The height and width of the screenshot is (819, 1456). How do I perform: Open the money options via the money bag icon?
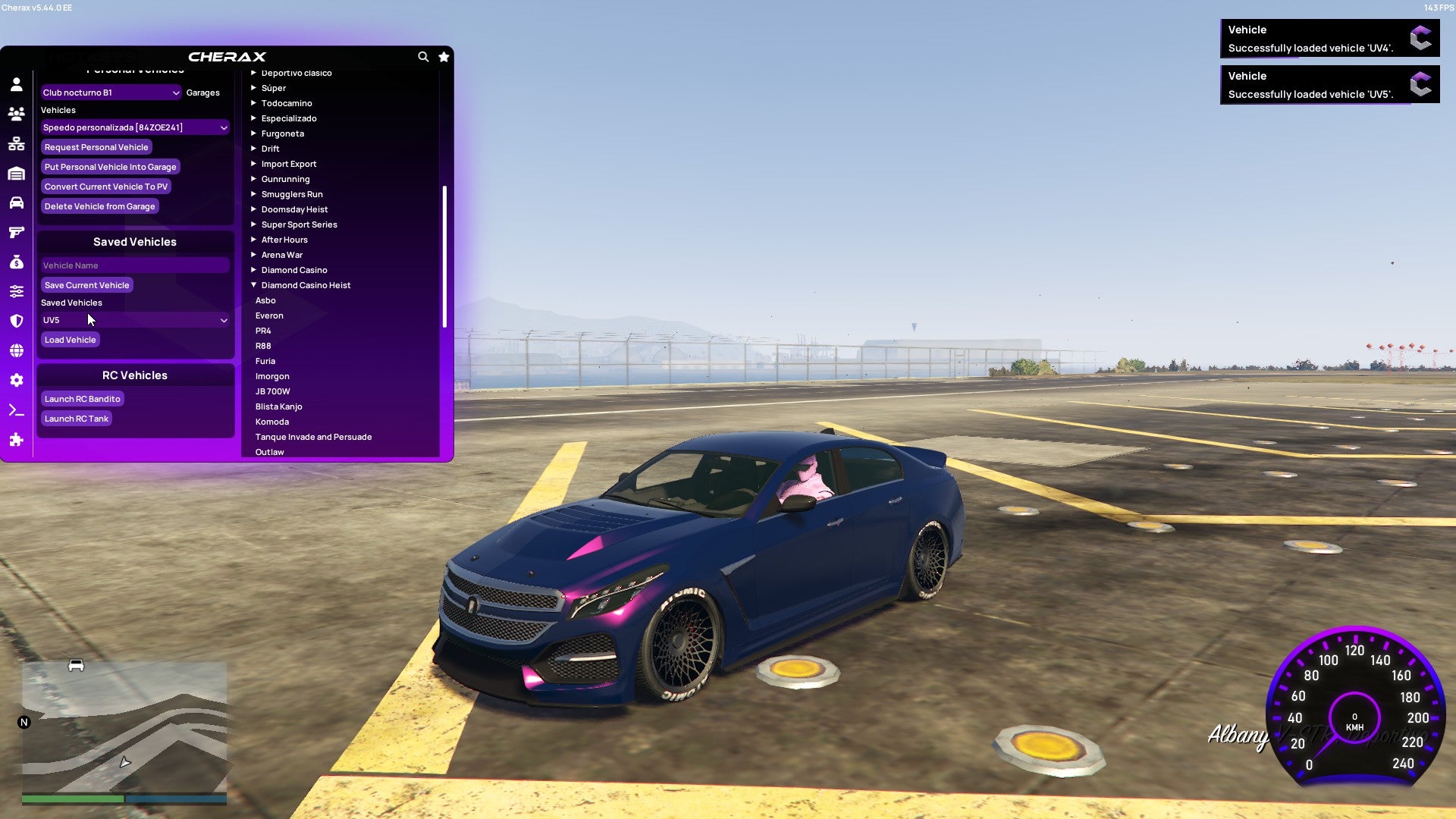tap(16, 262)
